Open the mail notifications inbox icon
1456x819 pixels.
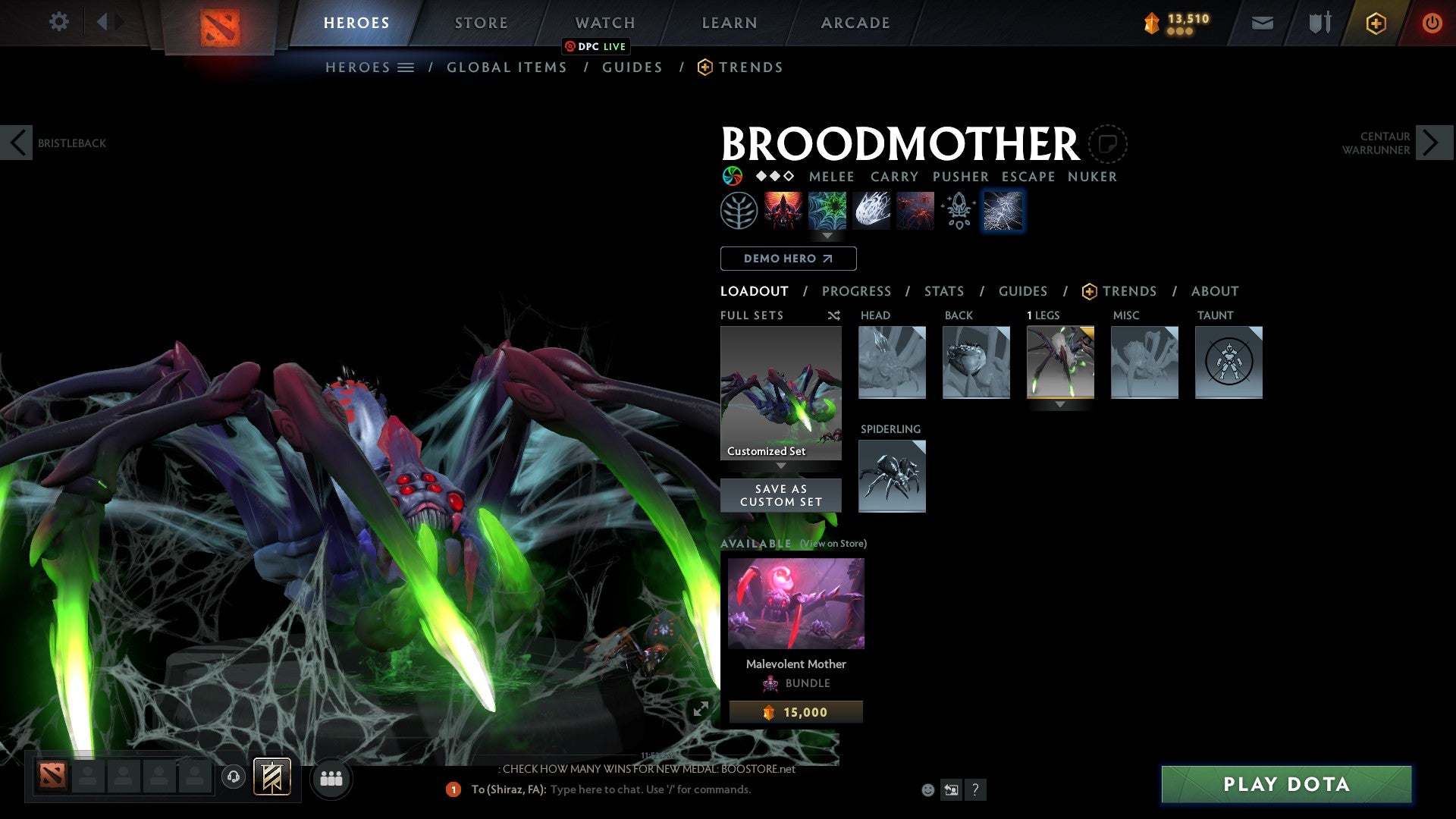point(1263,23)
